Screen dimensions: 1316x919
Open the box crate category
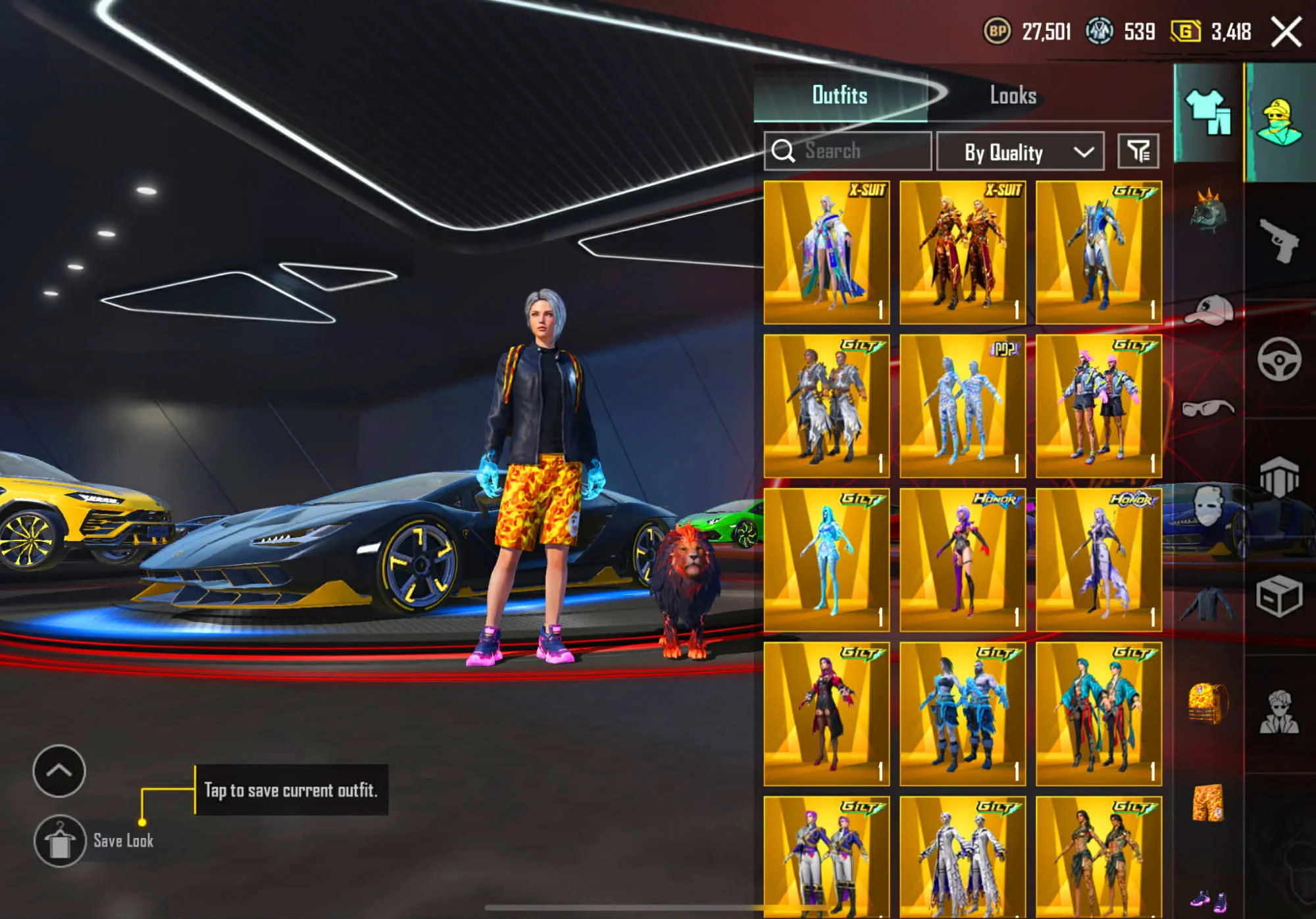tap(1279, 596)
